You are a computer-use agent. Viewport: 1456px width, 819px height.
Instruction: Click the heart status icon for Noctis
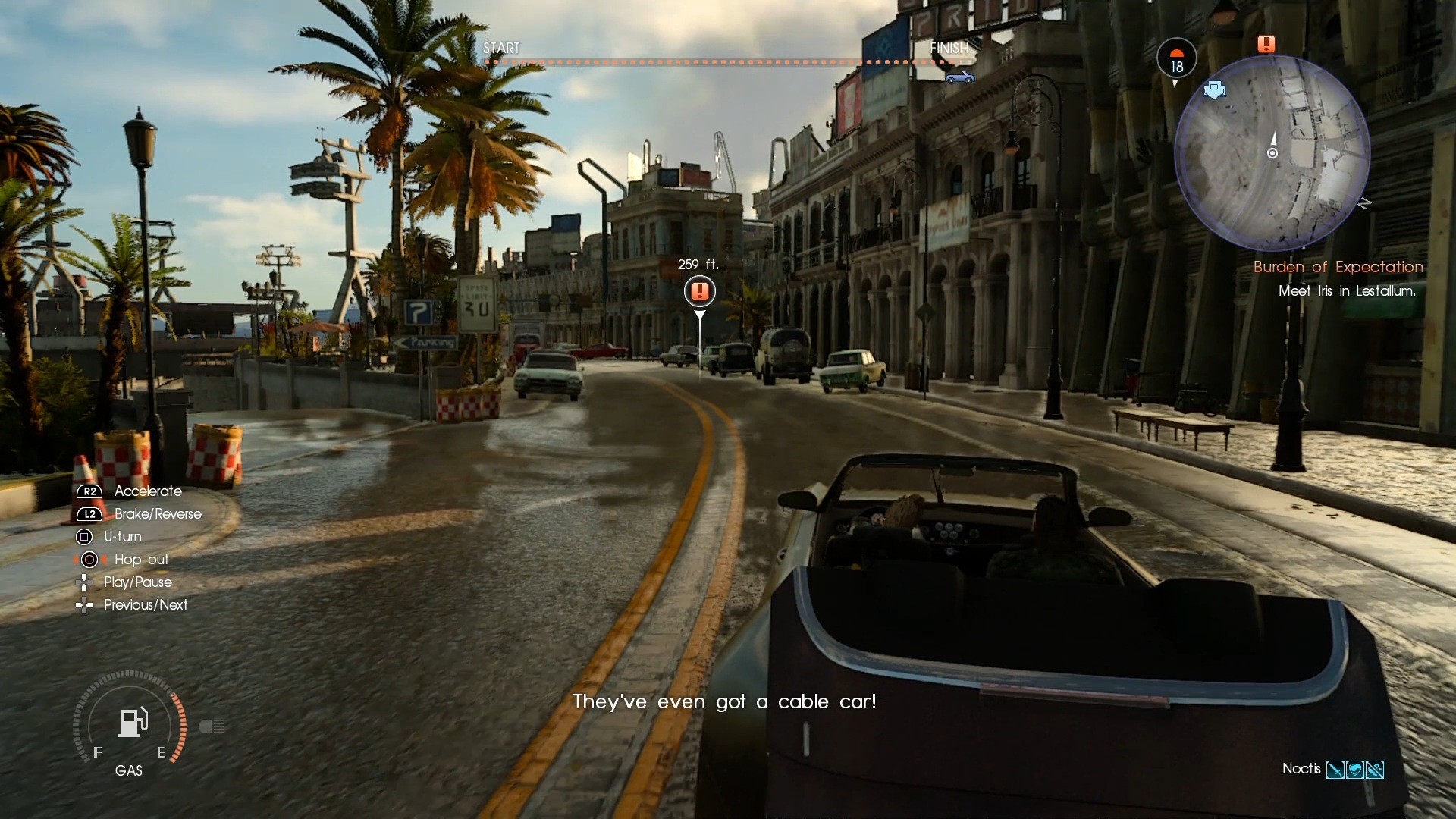click(1354, 770)
